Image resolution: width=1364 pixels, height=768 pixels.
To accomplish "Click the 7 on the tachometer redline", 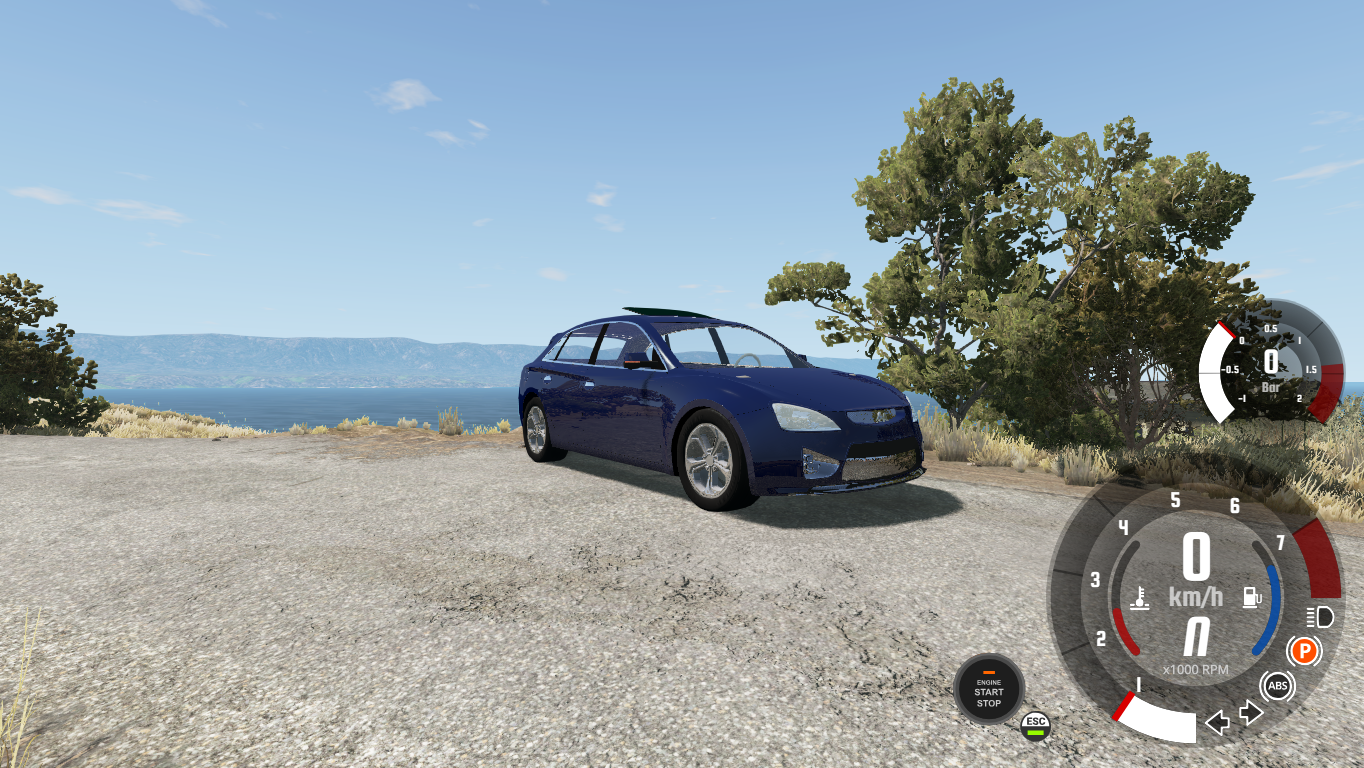I will click(1280, 544).
